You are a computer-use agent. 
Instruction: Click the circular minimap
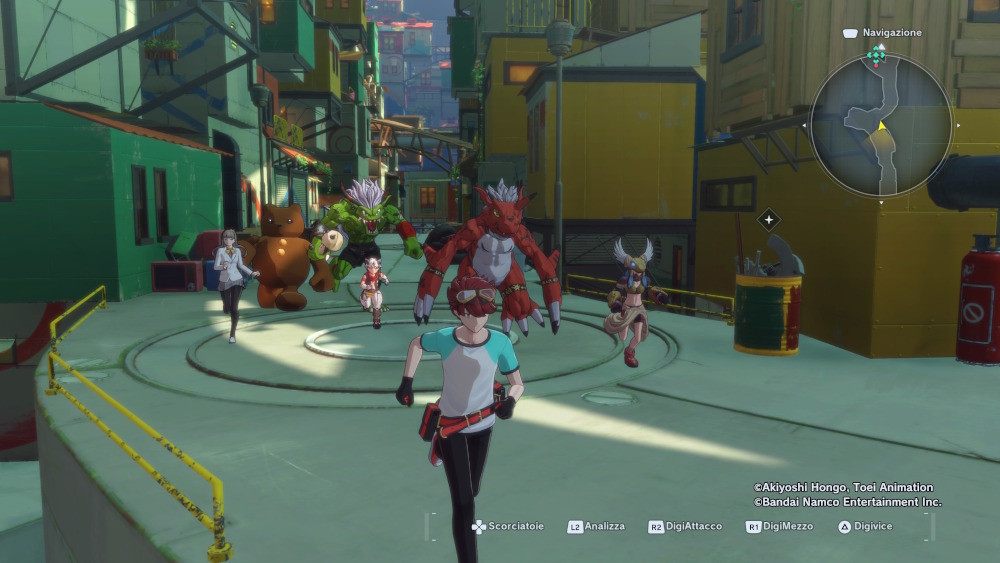(x=880, y=125)
